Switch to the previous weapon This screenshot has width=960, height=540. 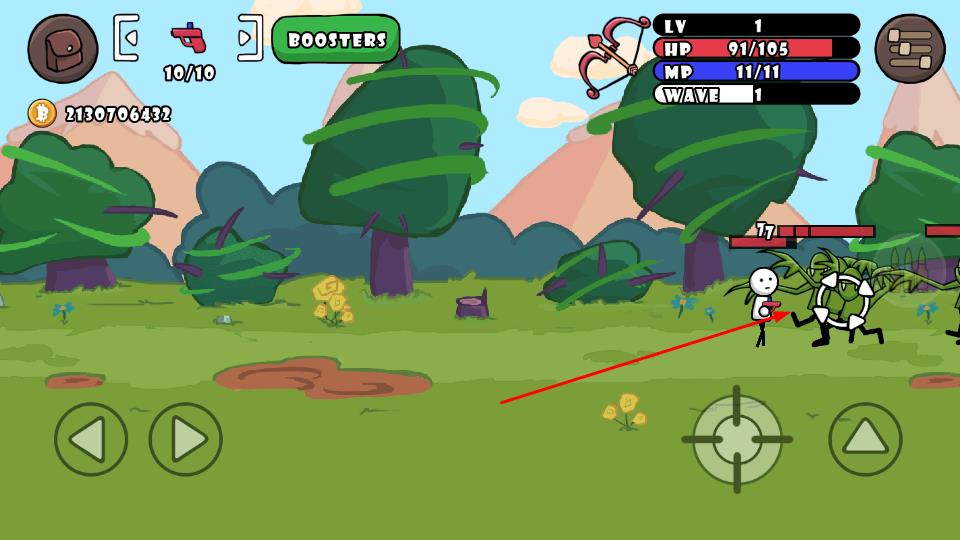pos(127,38)
